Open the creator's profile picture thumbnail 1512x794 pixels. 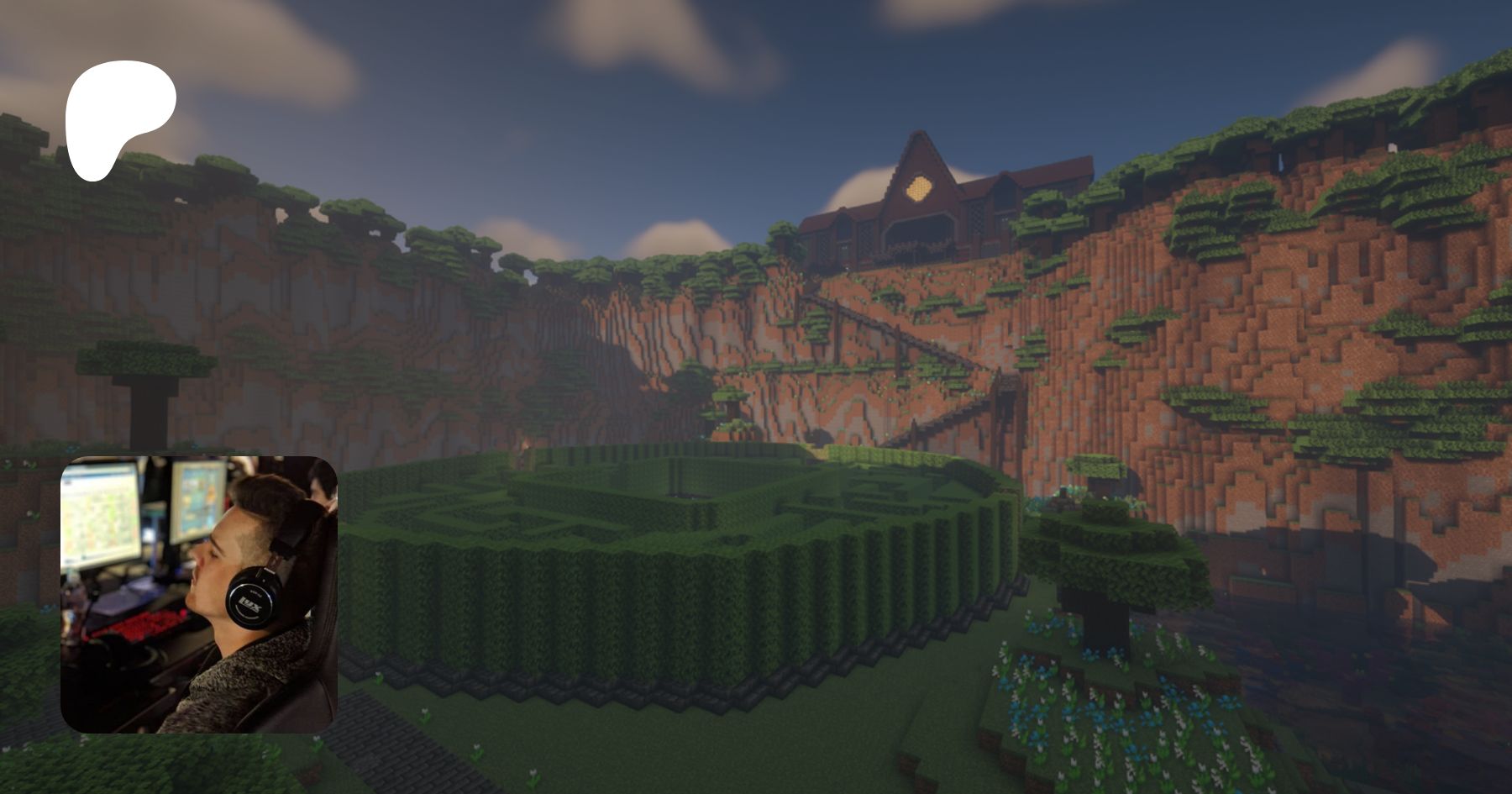199,594
